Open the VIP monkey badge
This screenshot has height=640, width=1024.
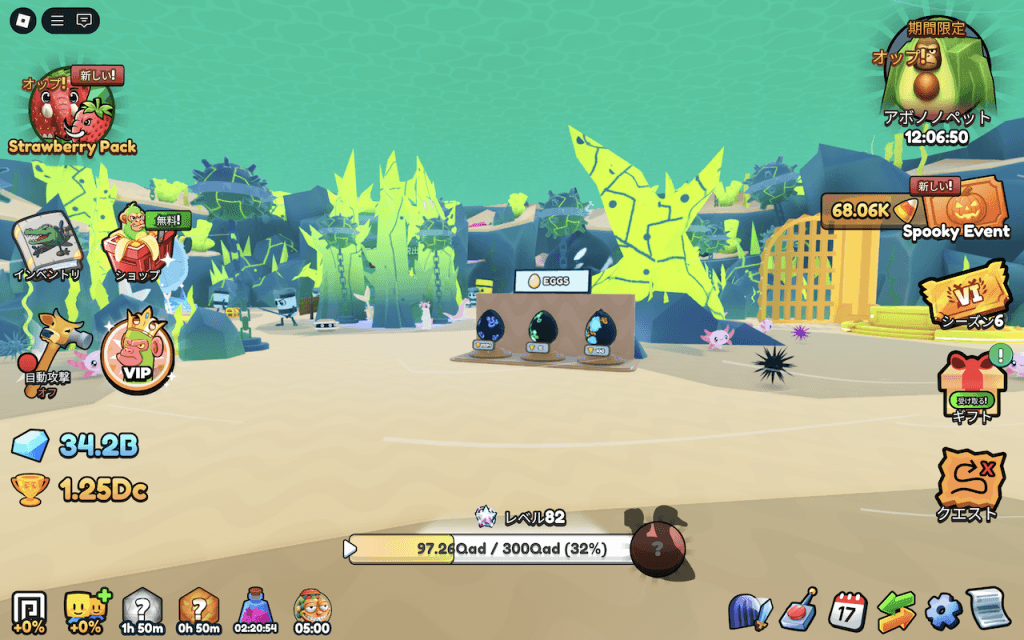[136, 352]
